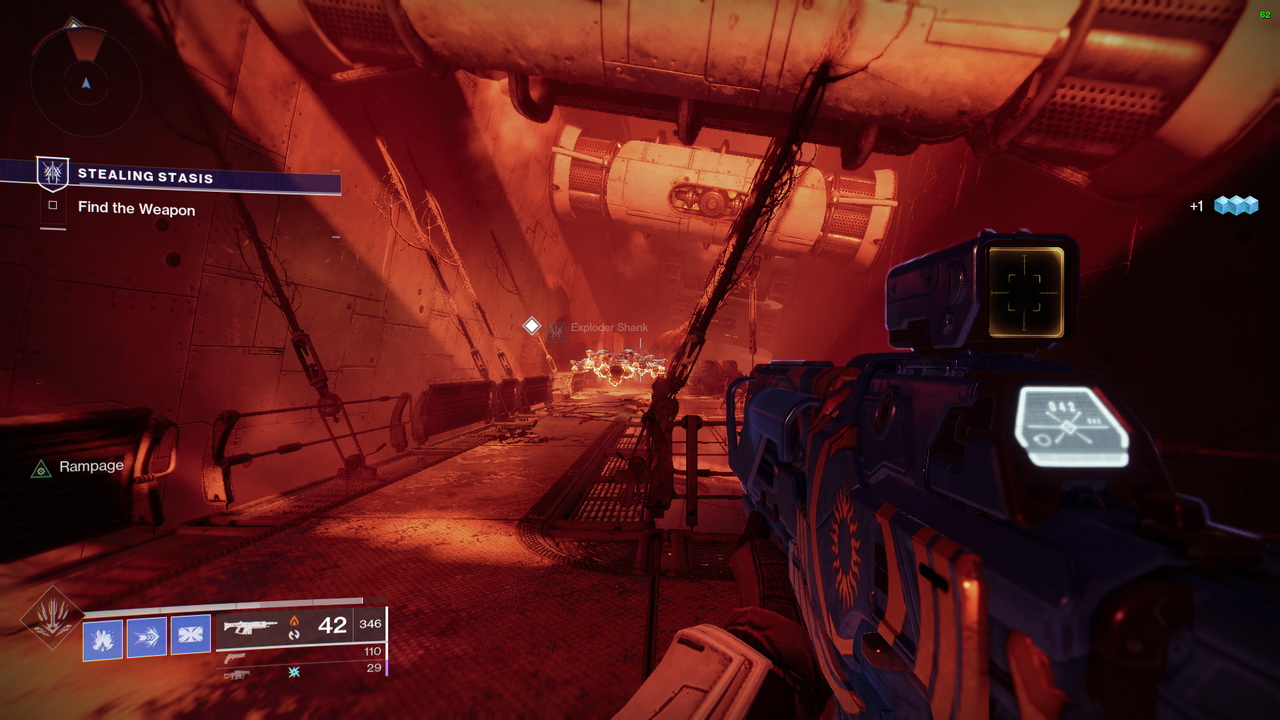1280x720 pixels.
Task: Switch to the heavy weapon slot
Action: click(236, 675)
